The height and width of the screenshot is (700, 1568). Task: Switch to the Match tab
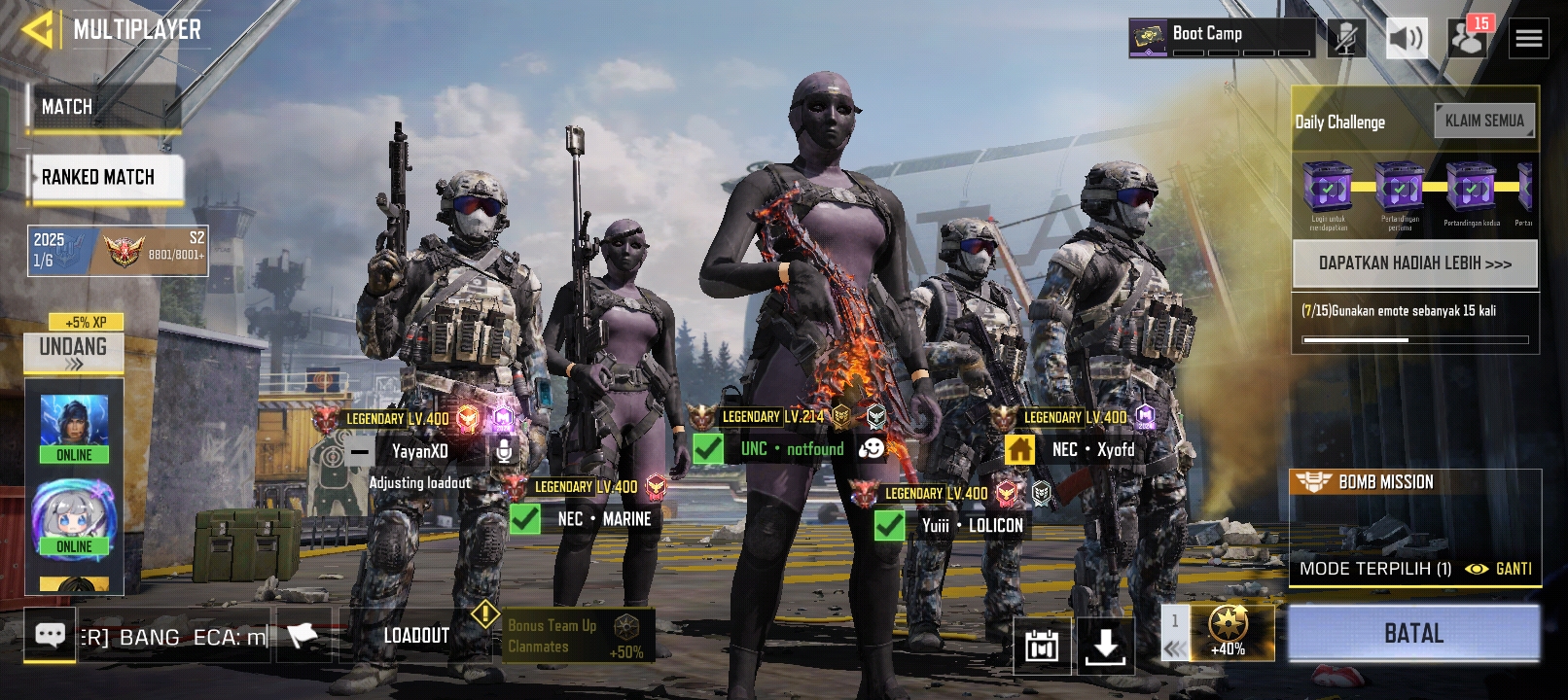pos(102,107)
